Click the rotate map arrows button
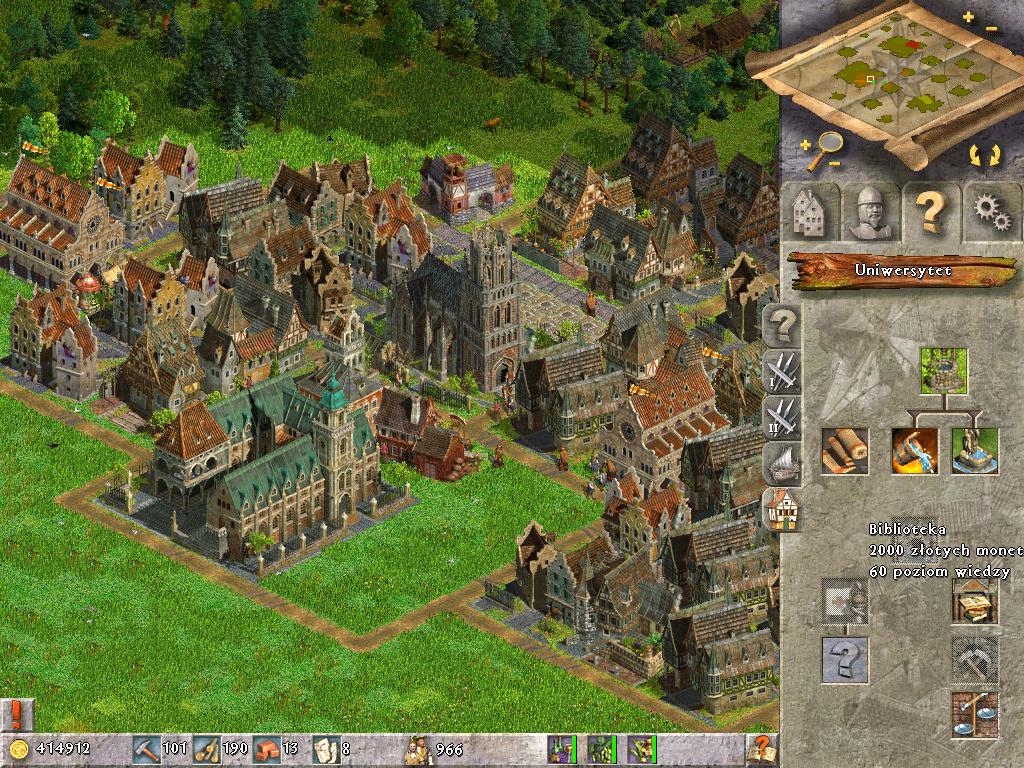This screenshot has width=1024, height=768. pos(984,156)
